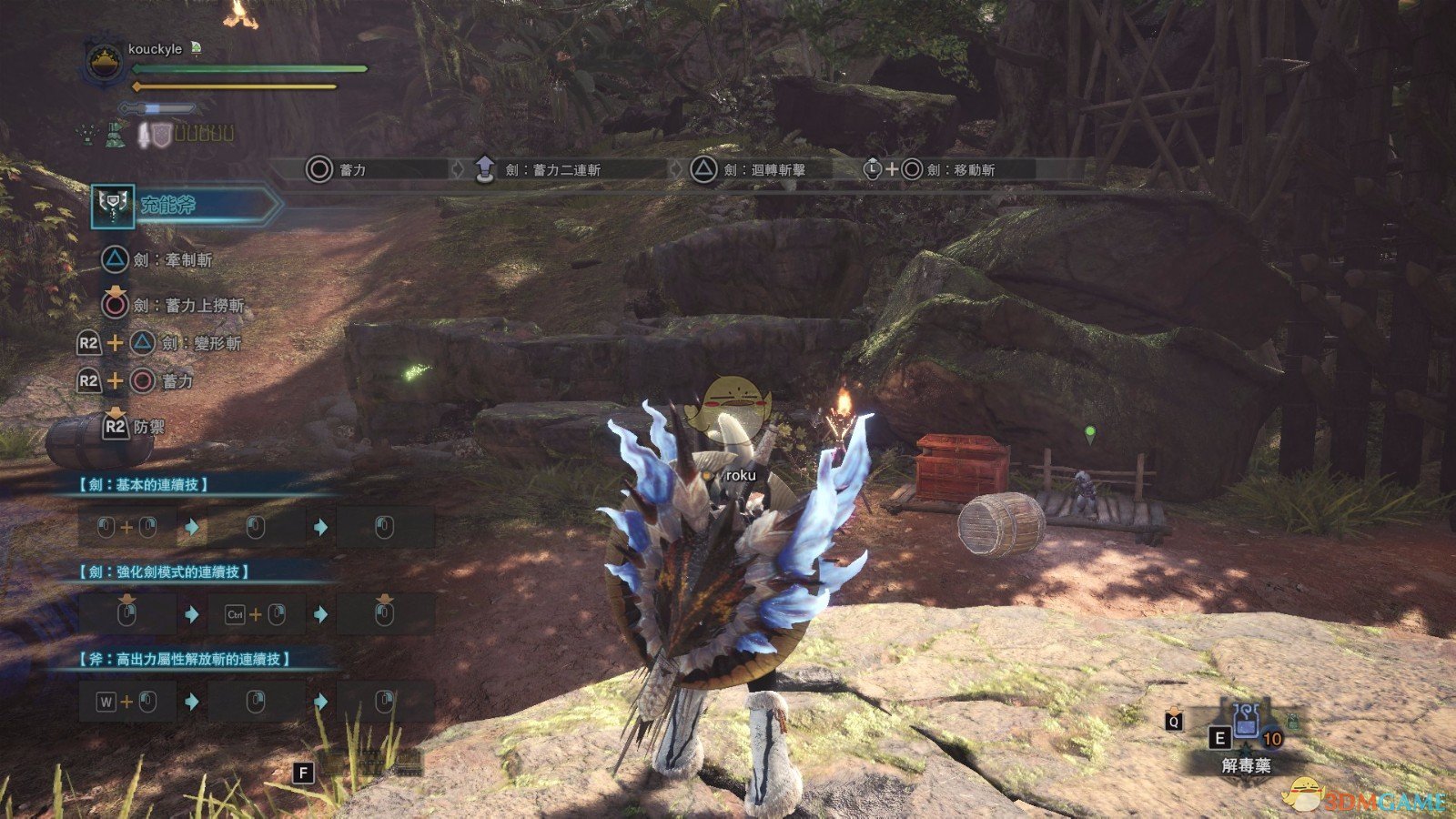Screen dimensions: 1456x819
Task: Toggle the F key interaction prompt
Action: (x=303, y=771)
